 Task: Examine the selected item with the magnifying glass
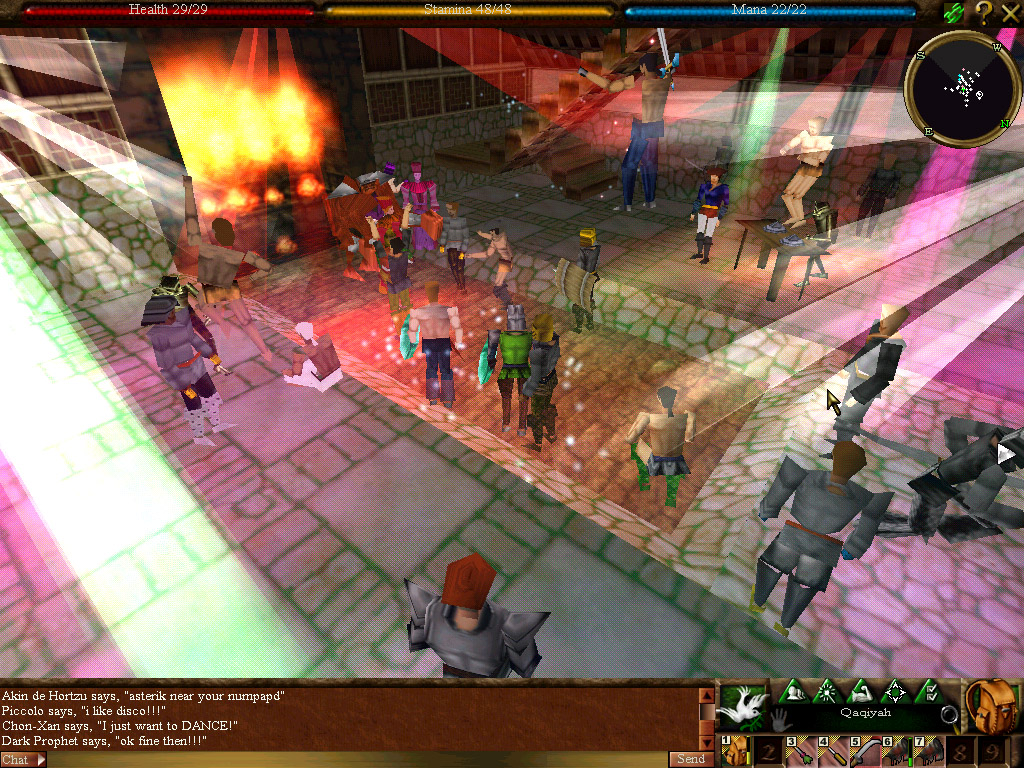point(948,715)
